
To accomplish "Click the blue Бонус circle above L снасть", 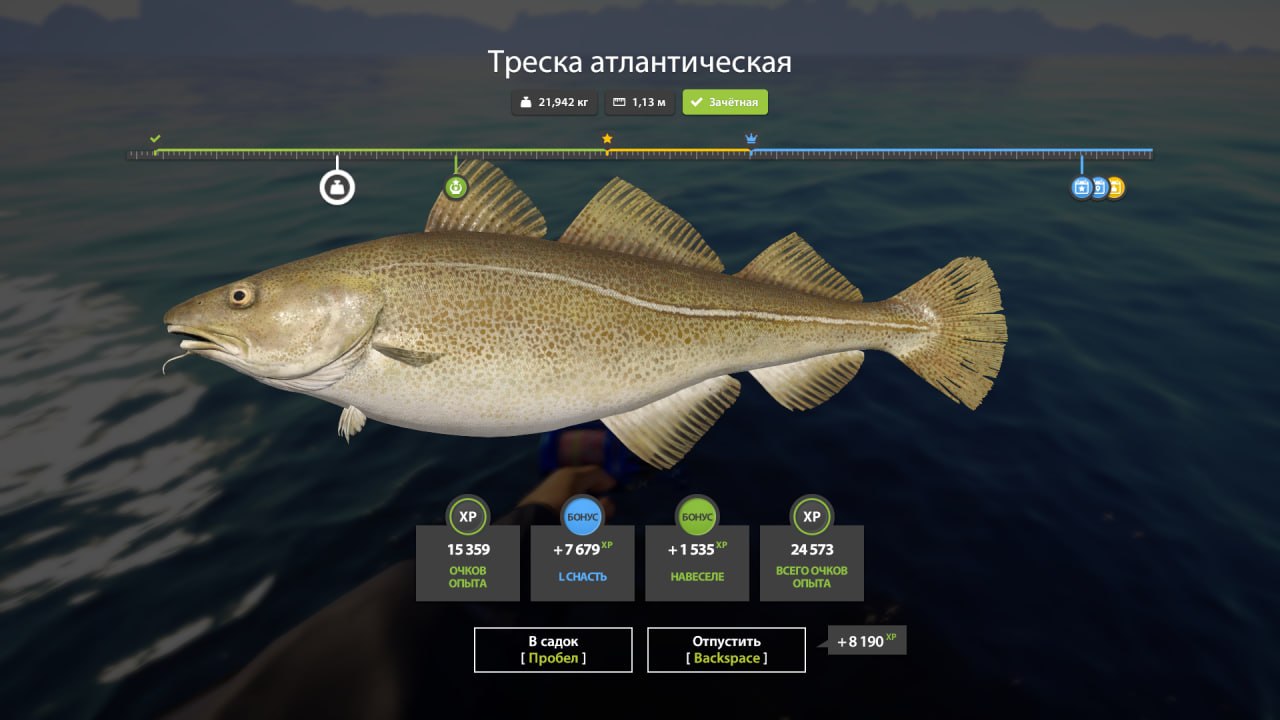I will [x=582, y=517].
